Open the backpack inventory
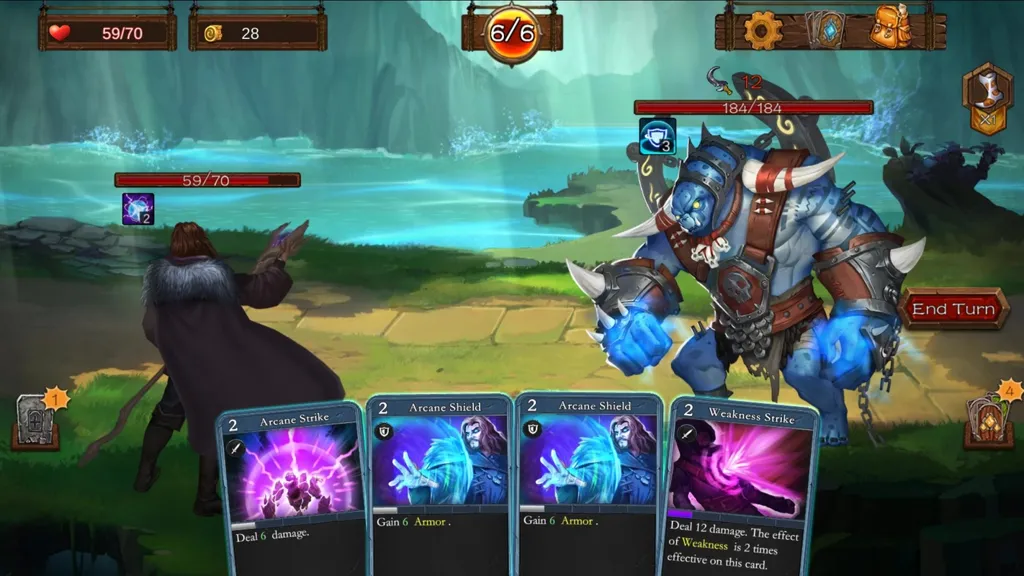 pyautogui.click(x=889, y=30)
